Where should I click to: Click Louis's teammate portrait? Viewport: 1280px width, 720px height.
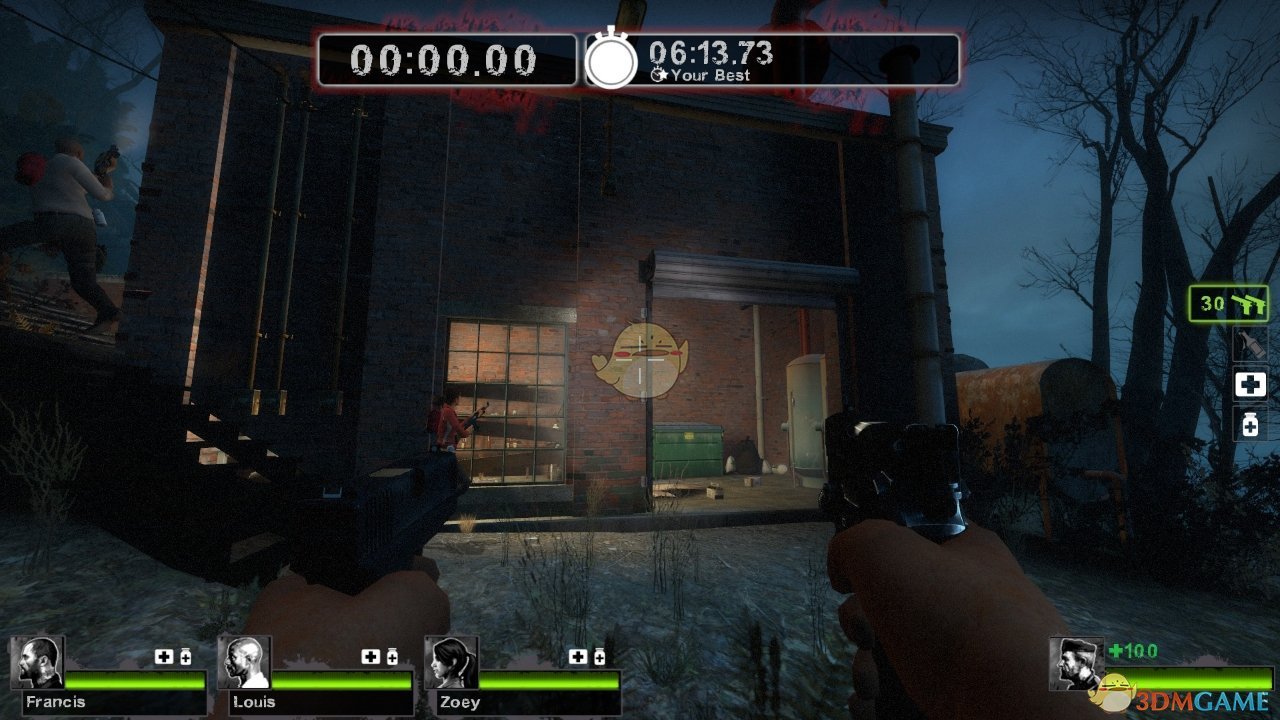click(244, 663)
